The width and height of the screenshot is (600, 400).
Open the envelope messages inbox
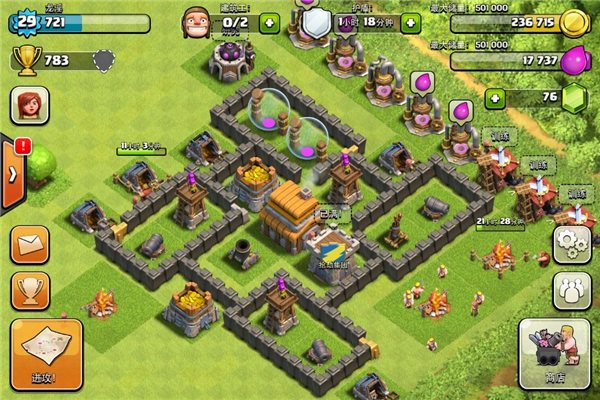click(31, 243)
